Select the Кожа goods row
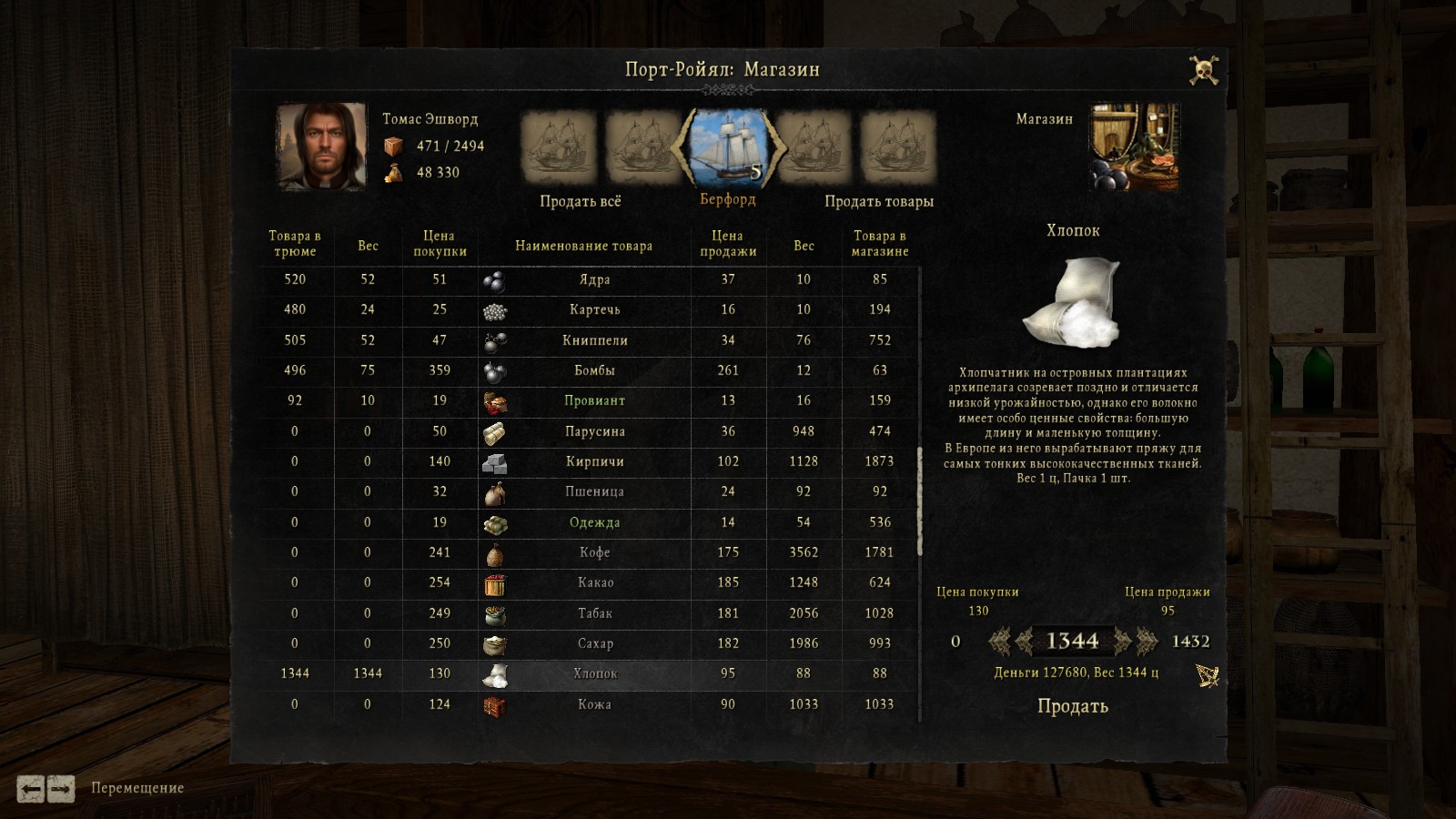Screen dimensions: 1456x819 594,704
